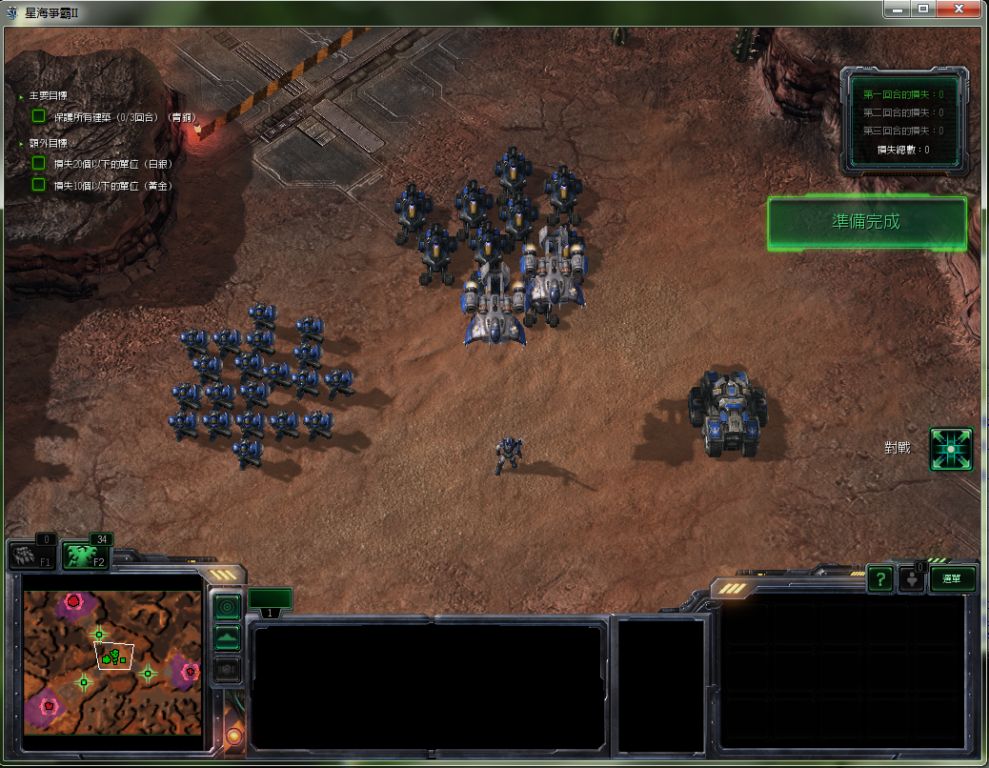Open the help question mark button
989x768 pixels.
point(880,578)
